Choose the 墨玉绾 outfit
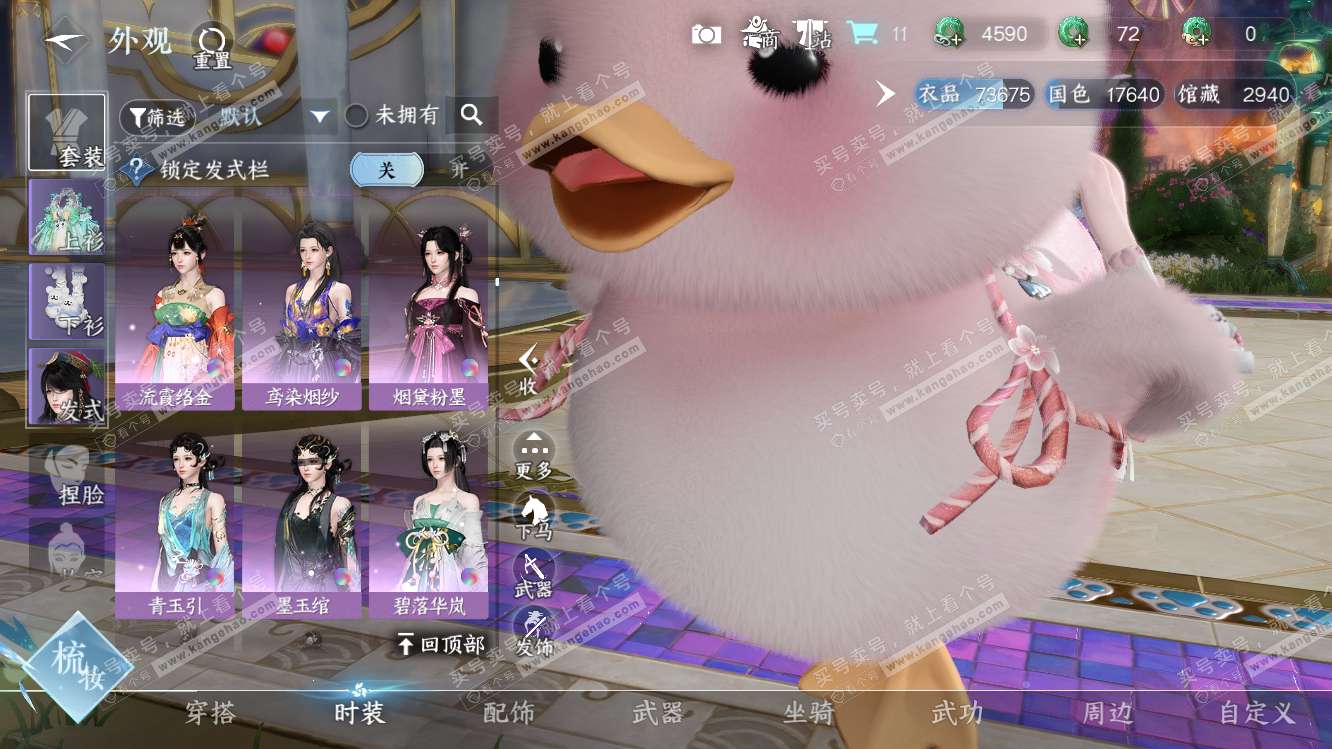 (302, 520)
